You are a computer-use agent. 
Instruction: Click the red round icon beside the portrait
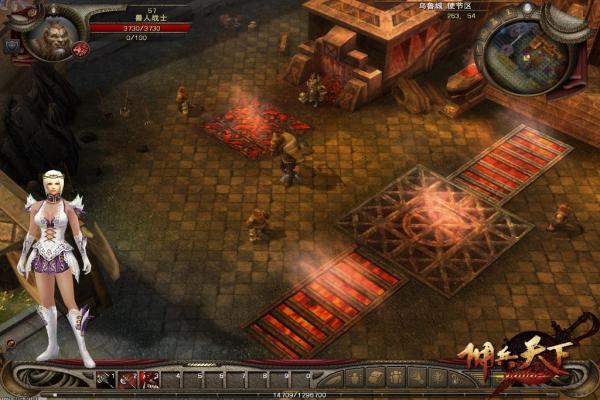click(x=81, y=48)
